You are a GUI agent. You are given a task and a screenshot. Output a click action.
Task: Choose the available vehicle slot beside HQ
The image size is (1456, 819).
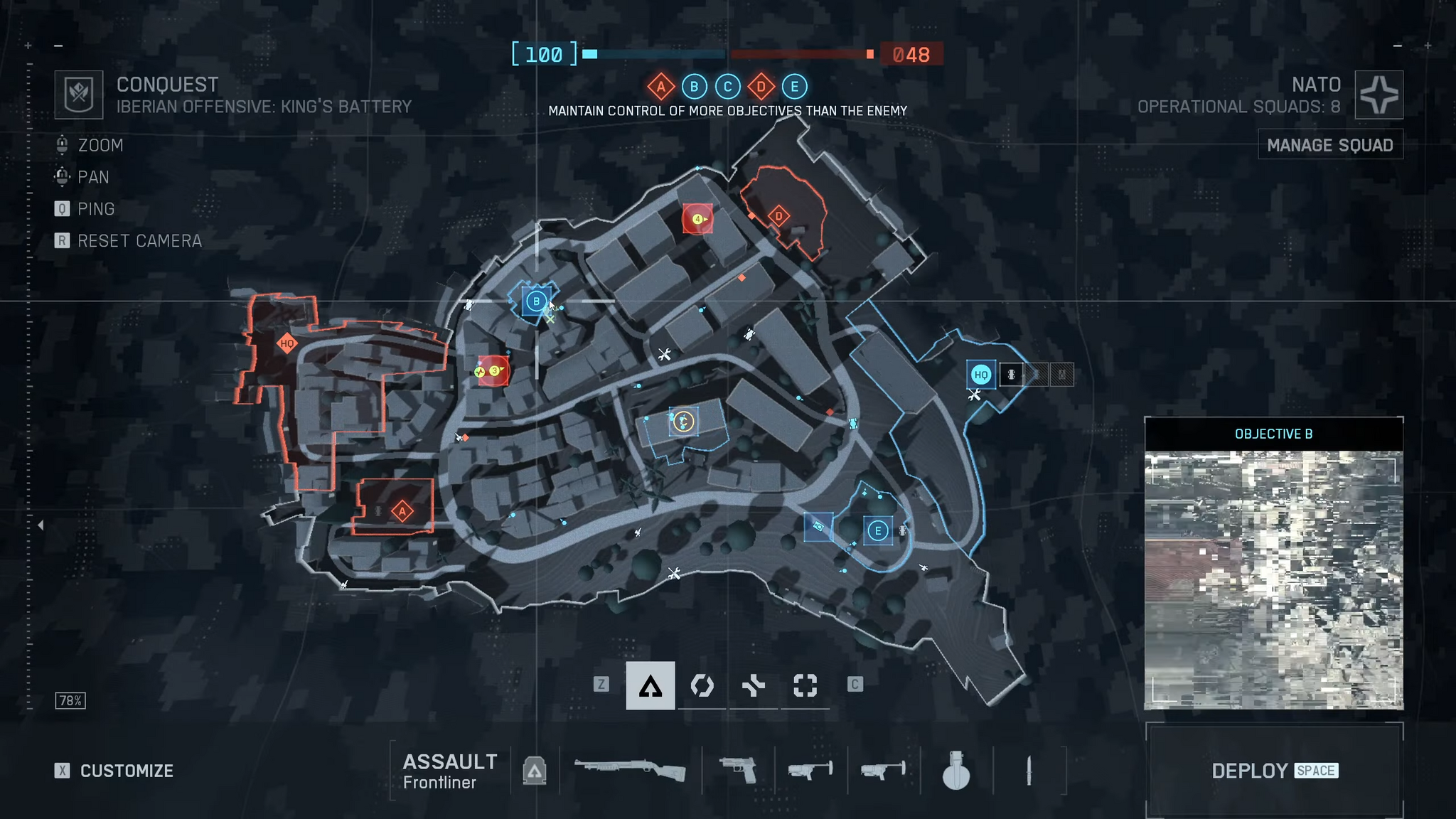(x=1011, y=374)
